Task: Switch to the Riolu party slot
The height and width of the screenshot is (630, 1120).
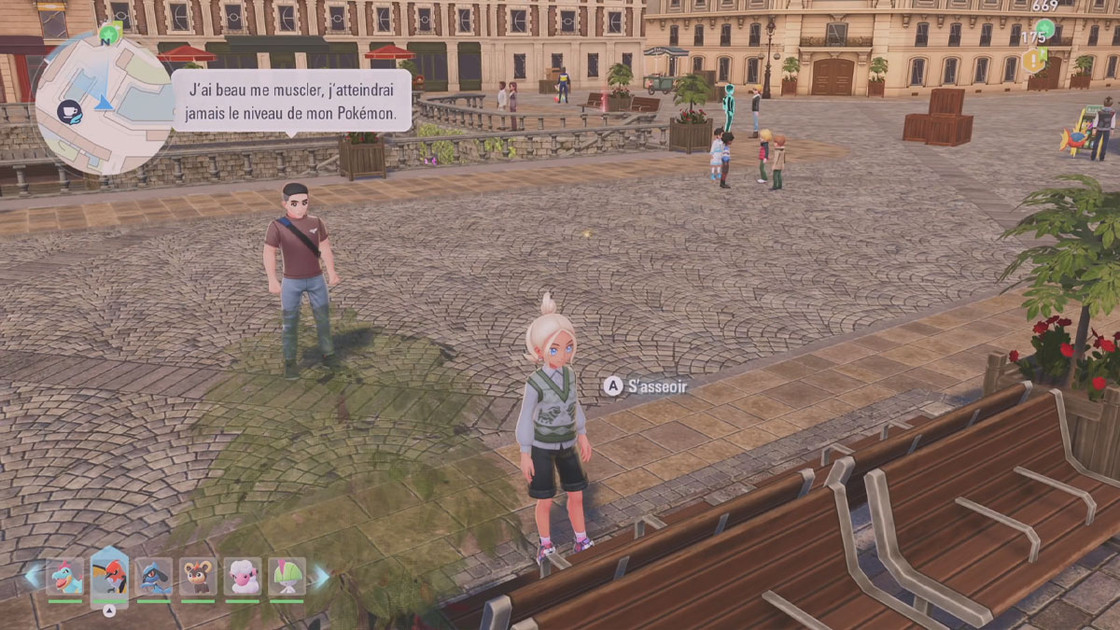Action: (x=153, y=578)
